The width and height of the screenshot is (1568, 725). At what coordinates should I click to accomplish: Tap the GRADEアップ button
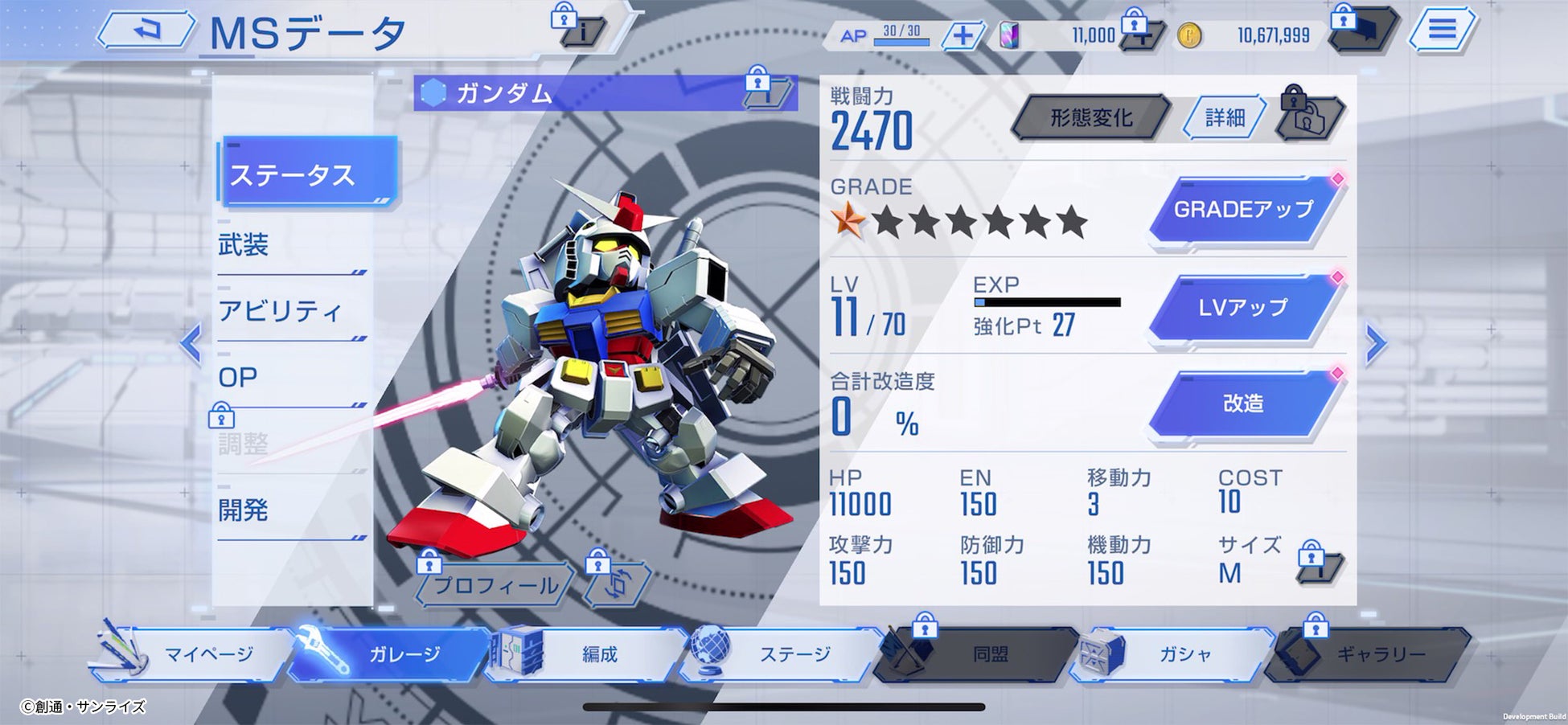(x=1242, y=210)
